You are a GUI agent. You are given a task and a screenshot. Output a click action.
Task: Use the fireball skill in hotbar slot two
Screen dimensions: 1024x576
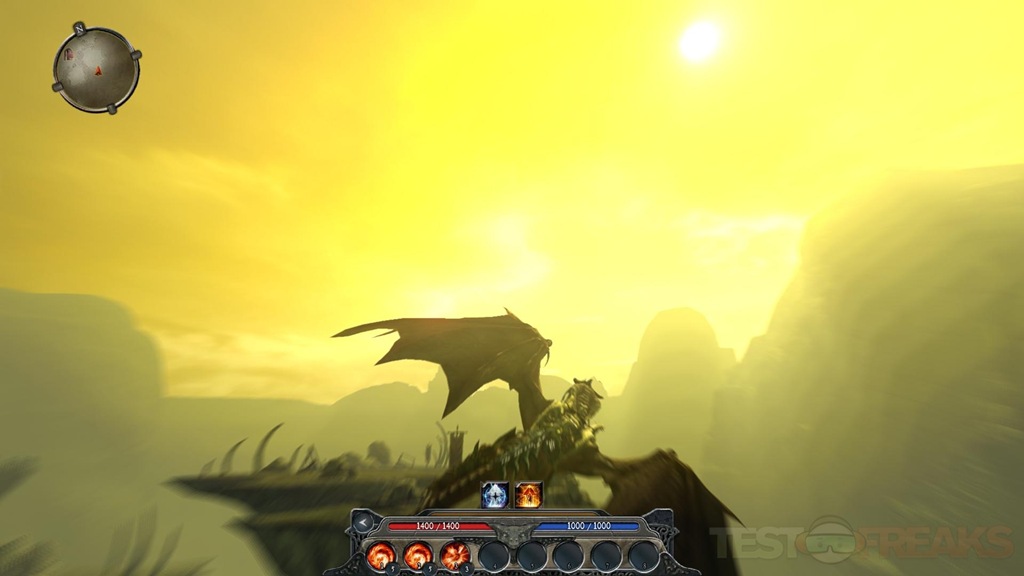[x=418, y=554]
